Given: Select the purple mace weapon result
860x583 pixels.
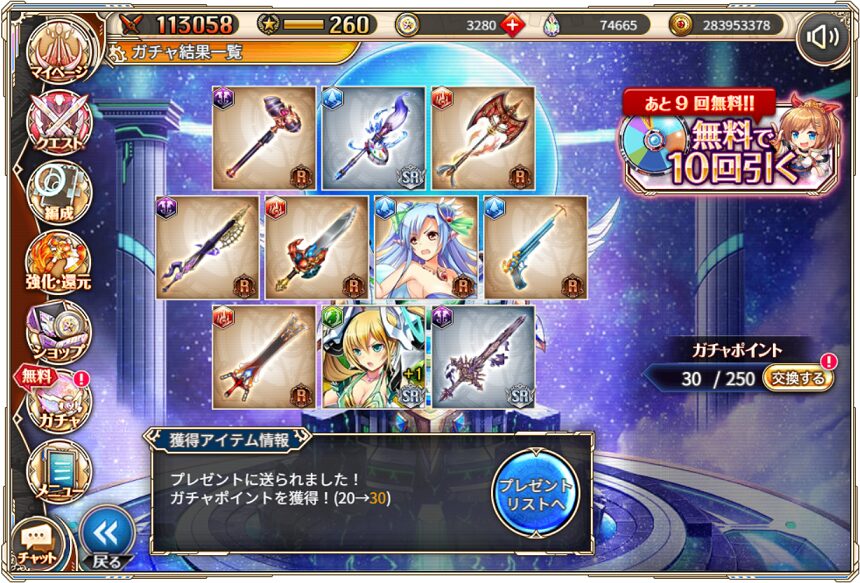Looking at the screenshot, I should [264, 138].
